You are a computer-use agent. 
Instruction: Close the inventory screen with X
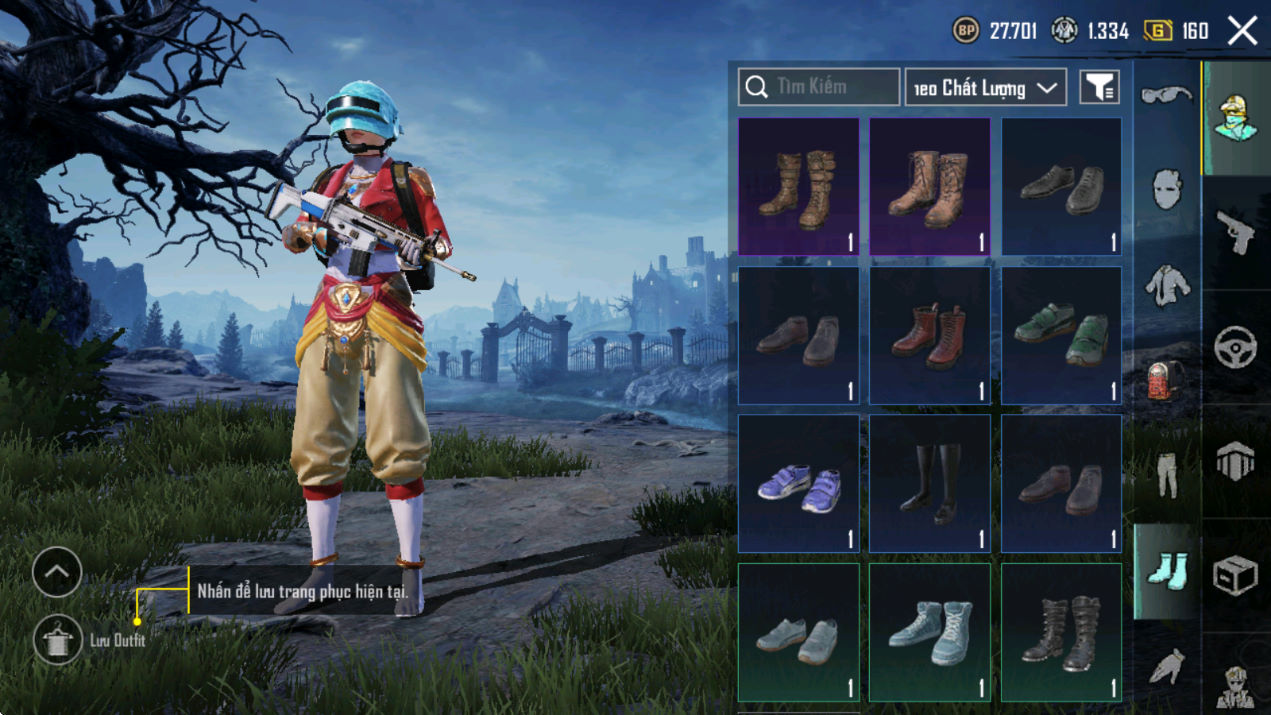click(1242, 31)
